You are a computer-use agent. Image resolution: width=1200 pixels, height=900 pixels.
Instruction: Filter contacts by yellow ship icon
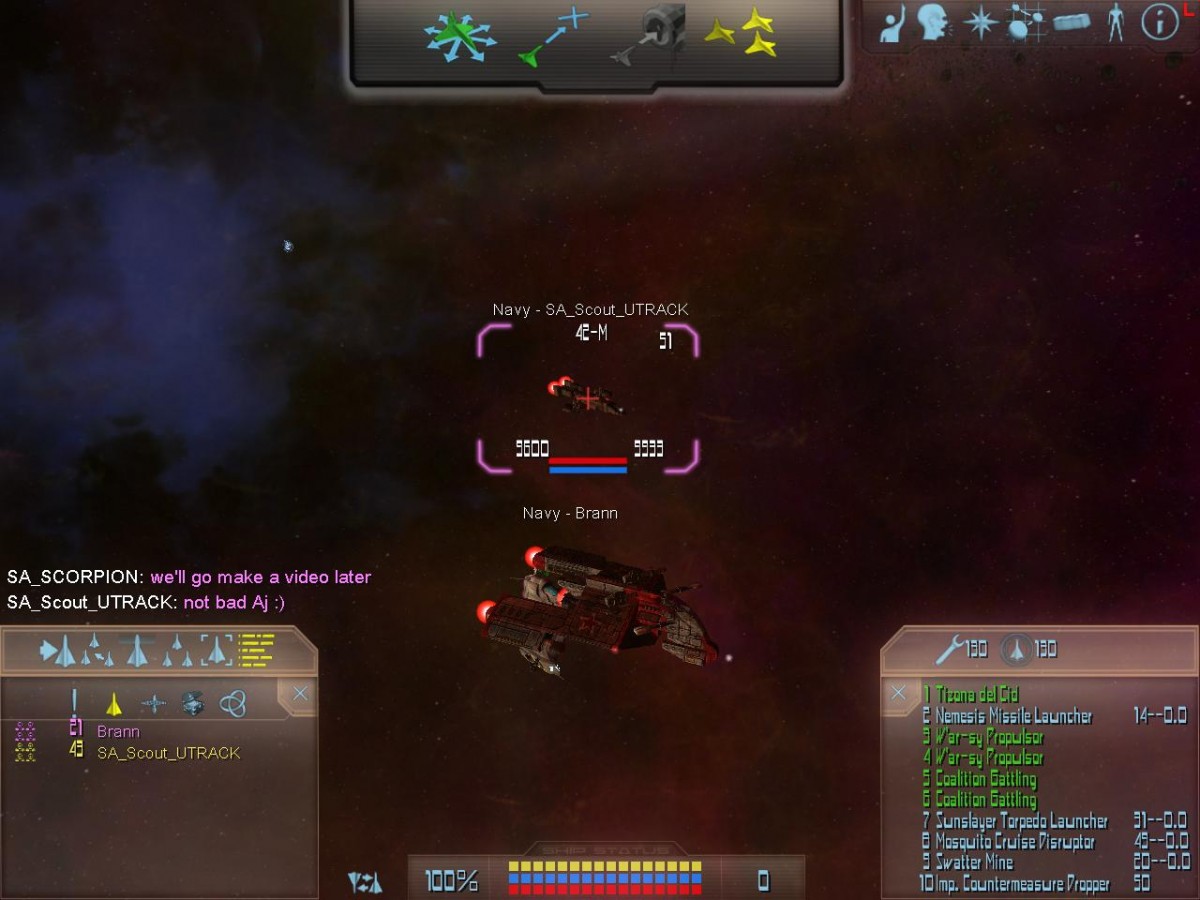[114, 704]
